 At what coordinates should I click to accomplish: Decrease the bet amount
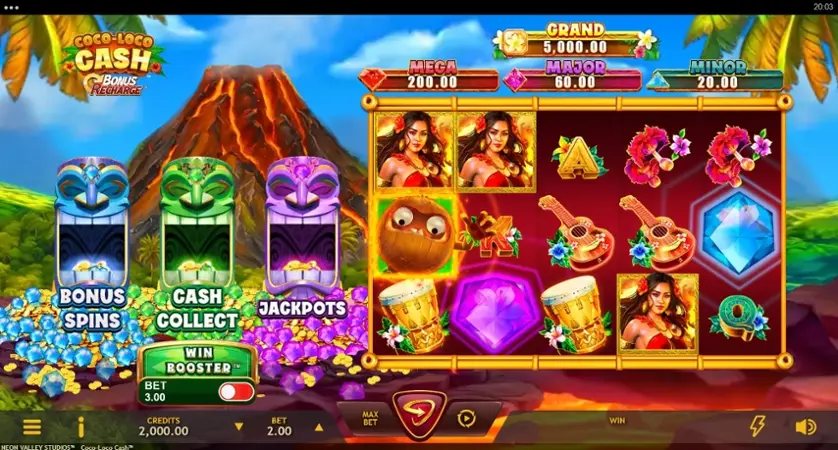point(238,427)
